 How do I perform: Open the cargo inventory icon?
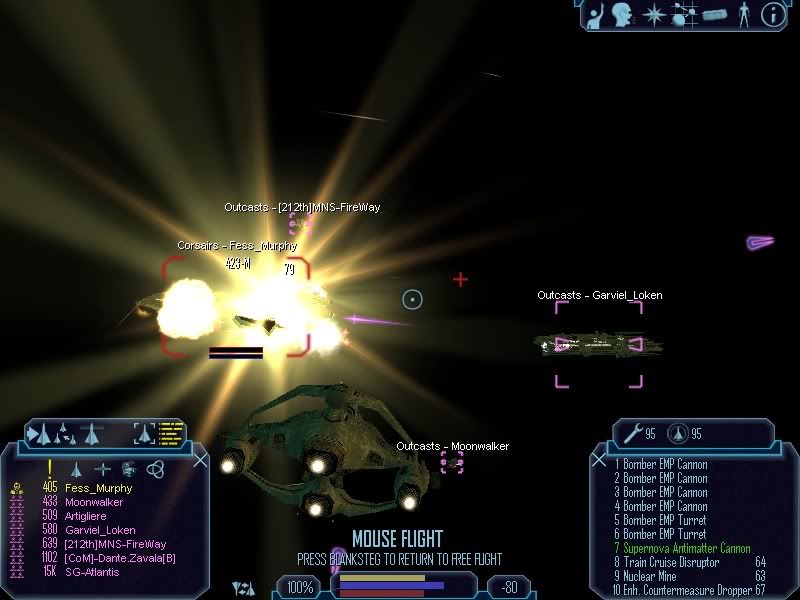pos(713,15)
